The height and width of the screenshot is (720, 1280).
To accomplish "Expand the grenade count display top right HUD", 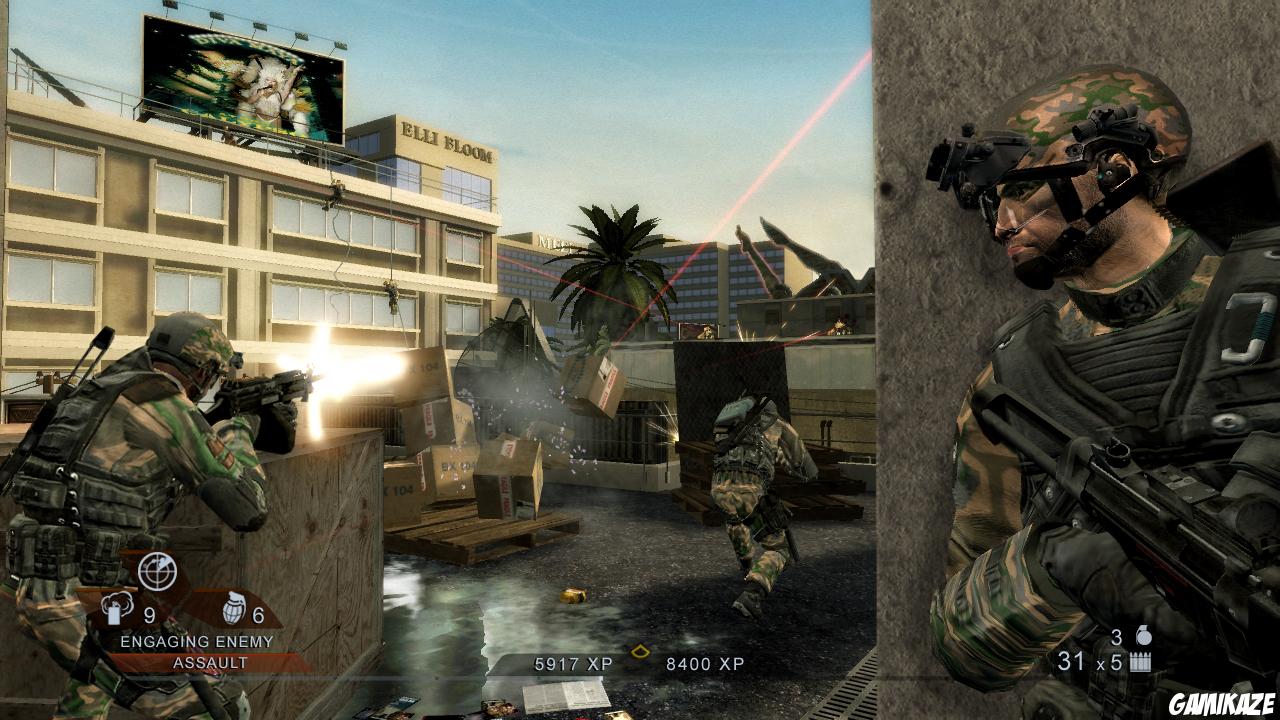I will 1130,634.
